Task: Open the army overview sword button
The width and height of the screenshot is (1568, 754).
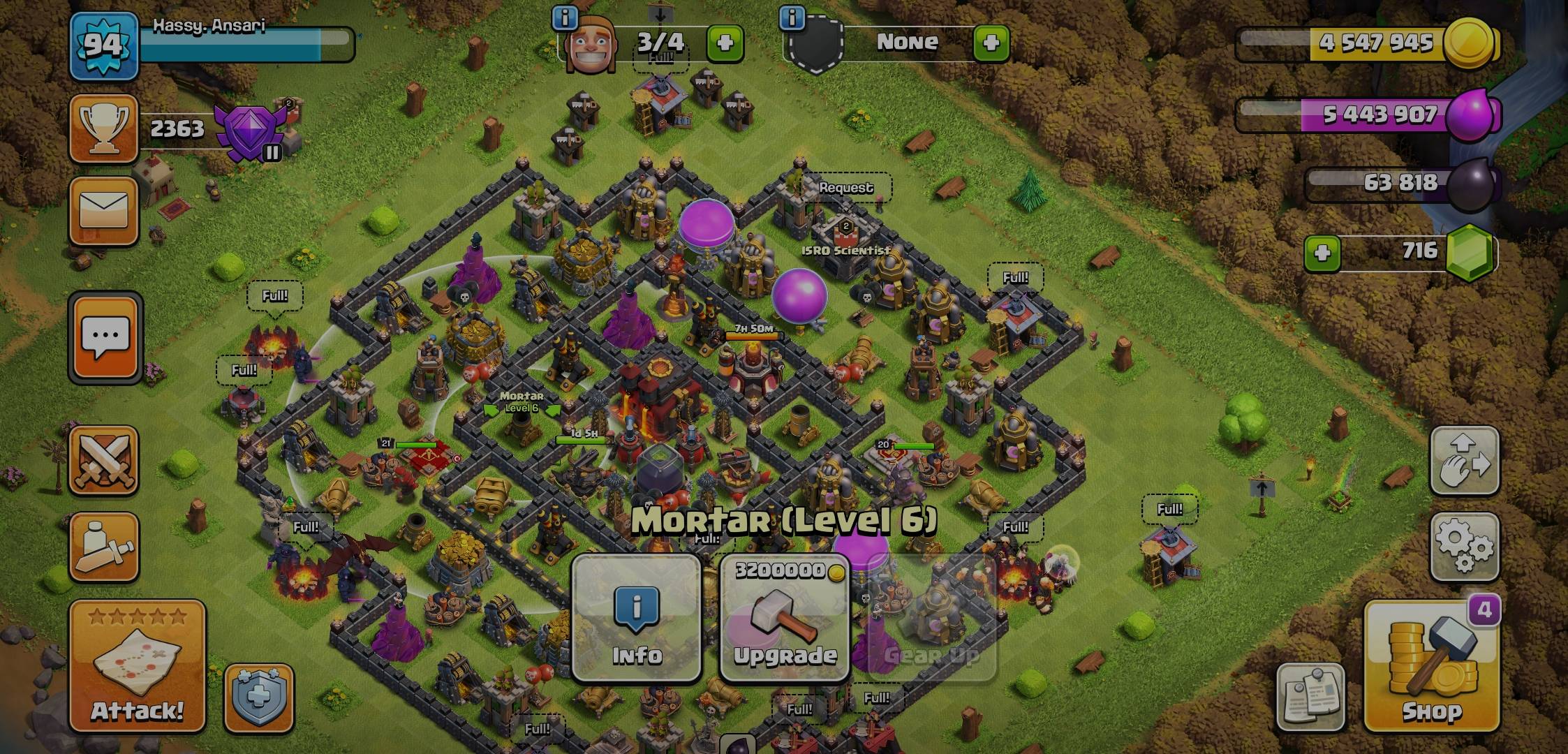Action: 104,547
